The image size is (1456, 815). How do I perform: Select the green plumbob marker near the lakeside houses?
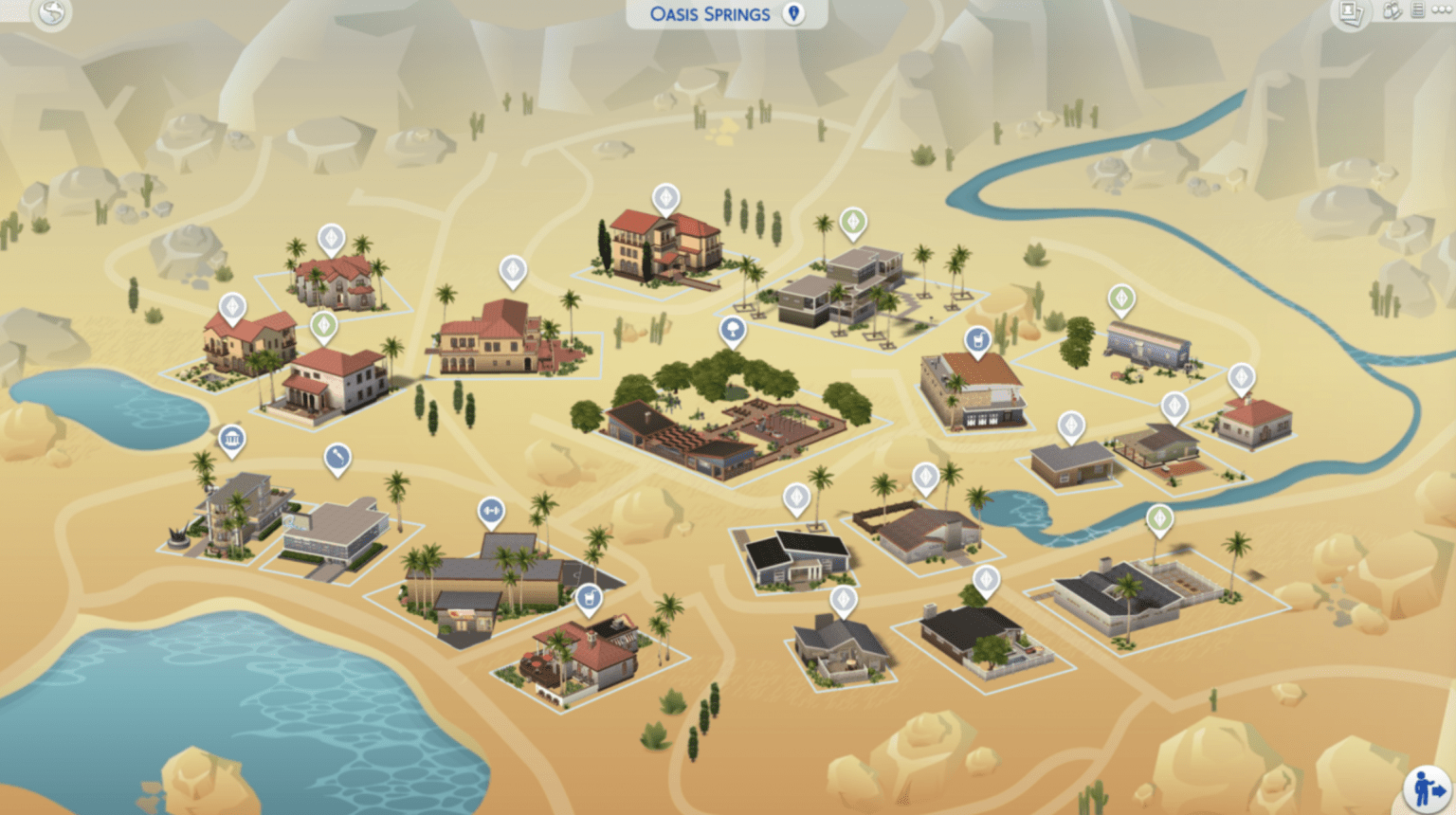coord(325,326)
